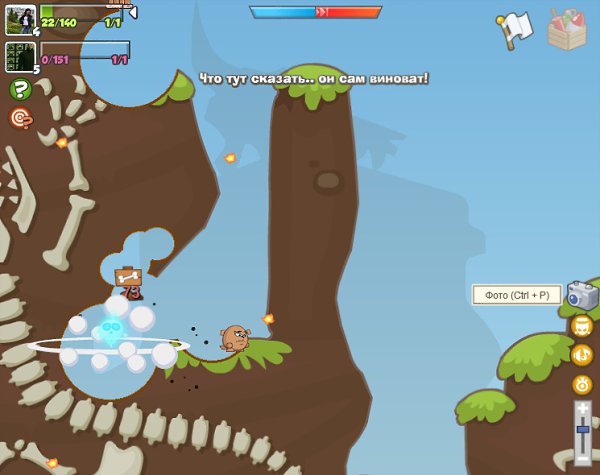Toggle music with the orange note button
600x475 pixels.
point(582,354)
